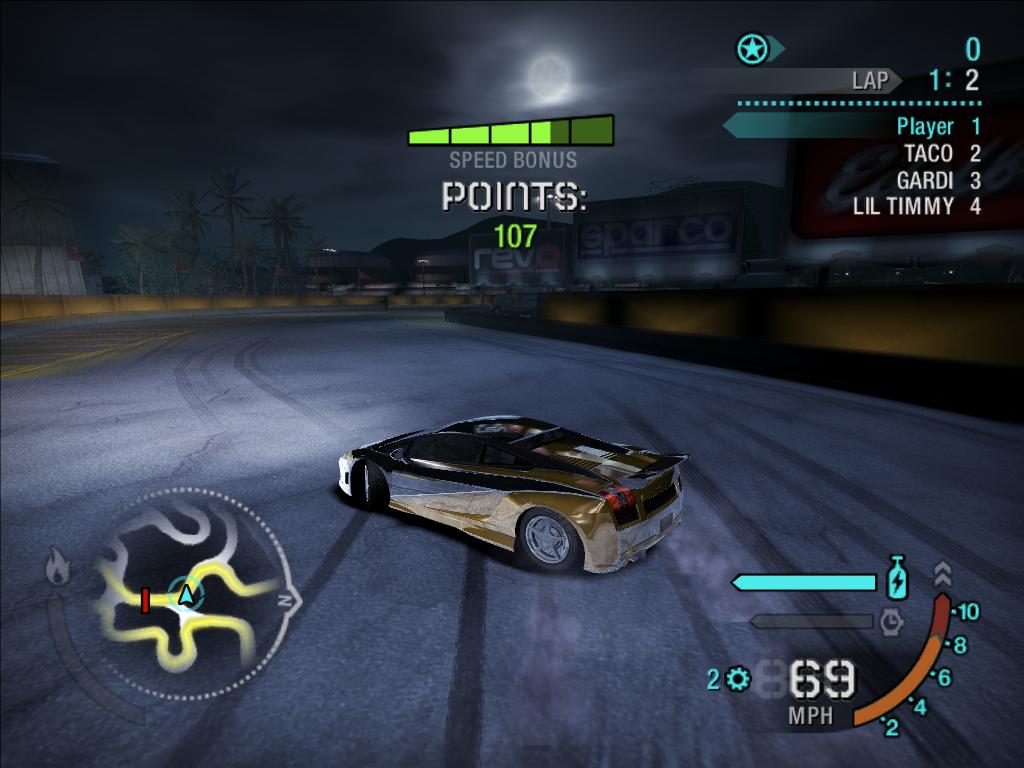Select the nitrous bottle icon
1024x768 pixels.
897,580
